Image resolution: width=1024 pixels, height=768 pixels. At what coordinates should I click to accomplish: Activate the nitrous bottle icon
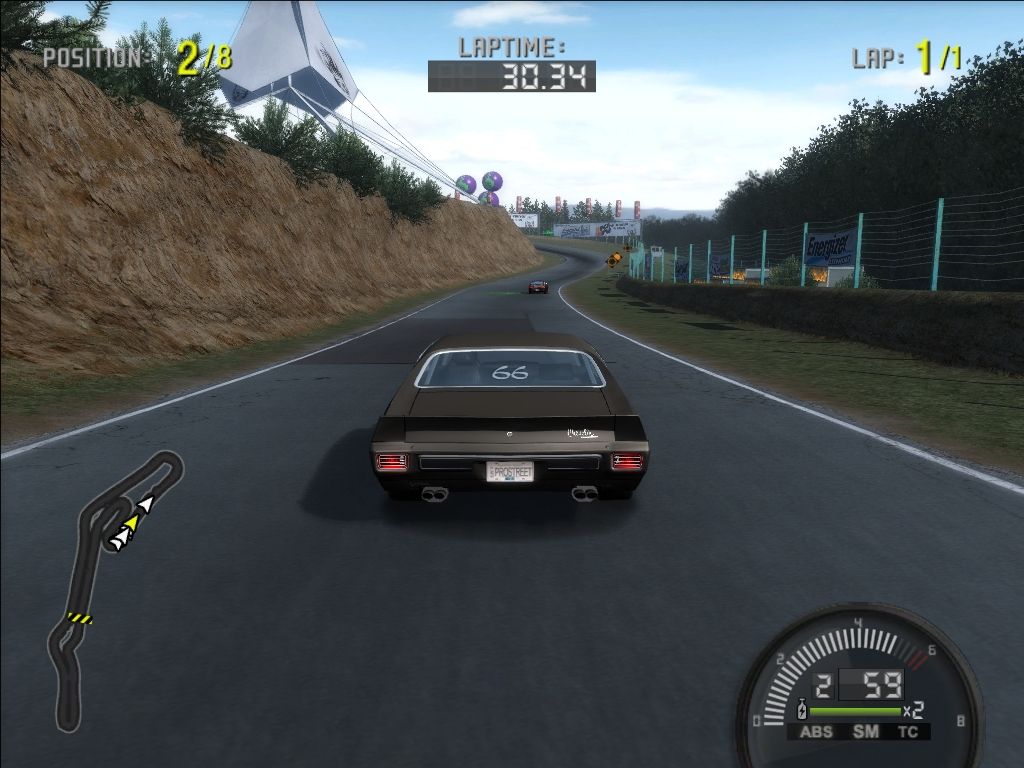(801, 711)
